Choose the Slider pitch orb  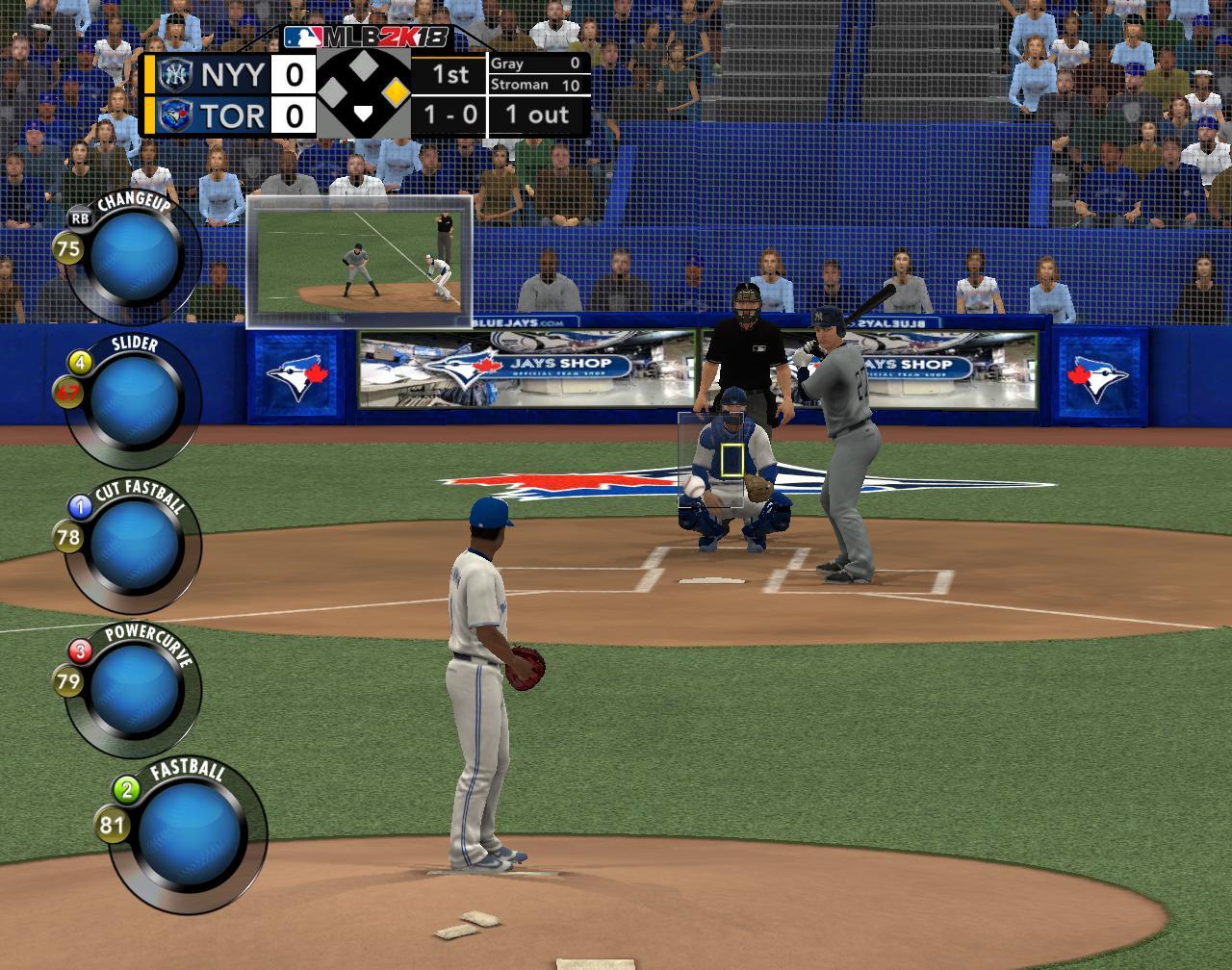(136, 398)
